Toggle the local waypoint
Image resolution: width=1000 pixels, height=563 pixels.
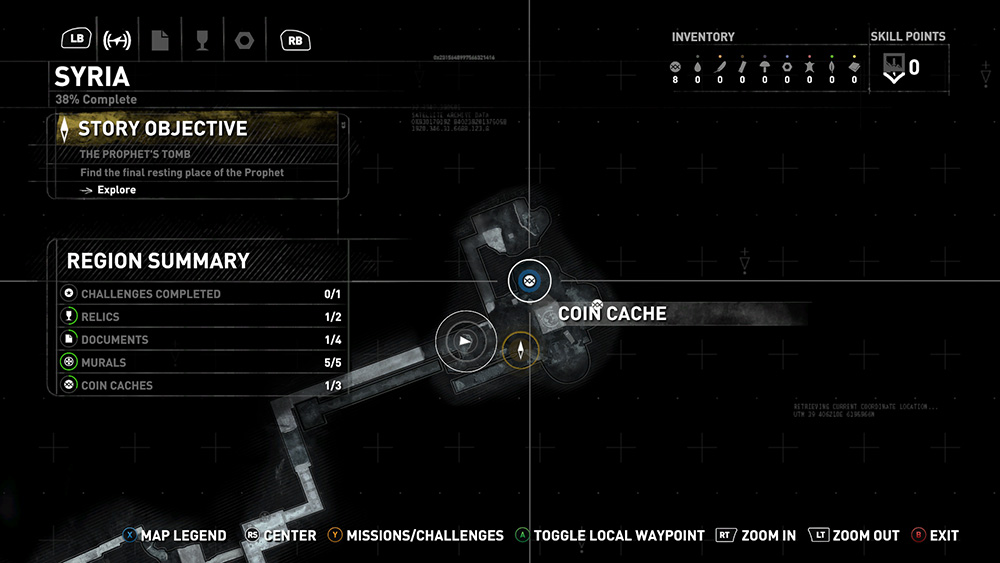pyautogui.click(x=609, y=536)
